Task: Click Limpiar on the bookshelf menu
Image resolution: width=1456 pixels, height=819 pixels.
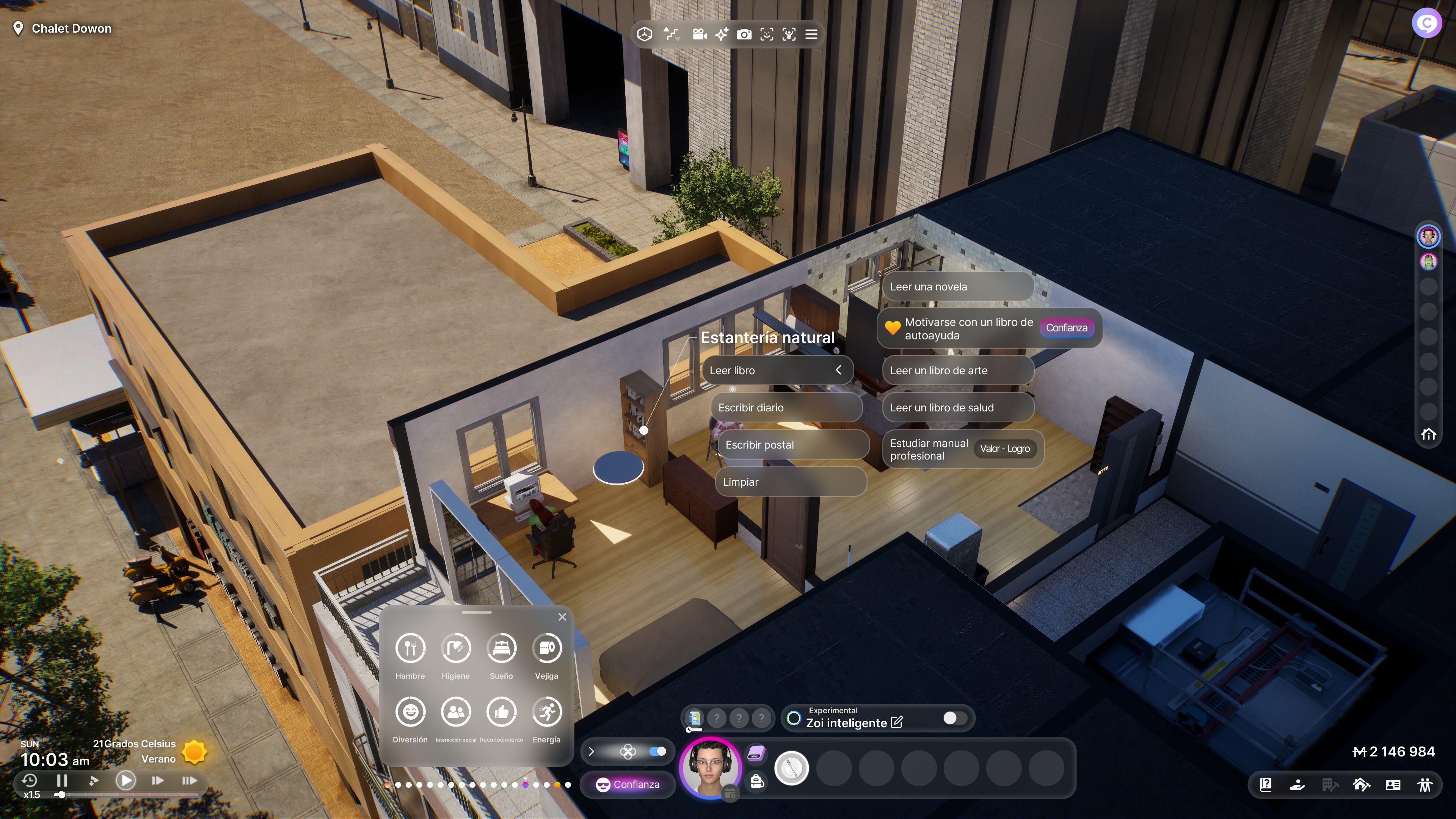Action: 789,482
